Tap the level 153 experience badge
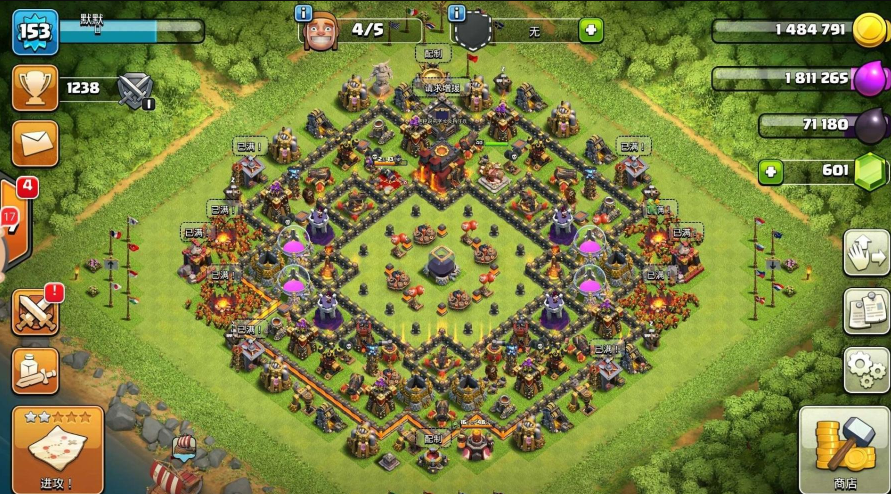Viewport: 891px width, 494px height. pyautogui.click(x=34, y=32)
